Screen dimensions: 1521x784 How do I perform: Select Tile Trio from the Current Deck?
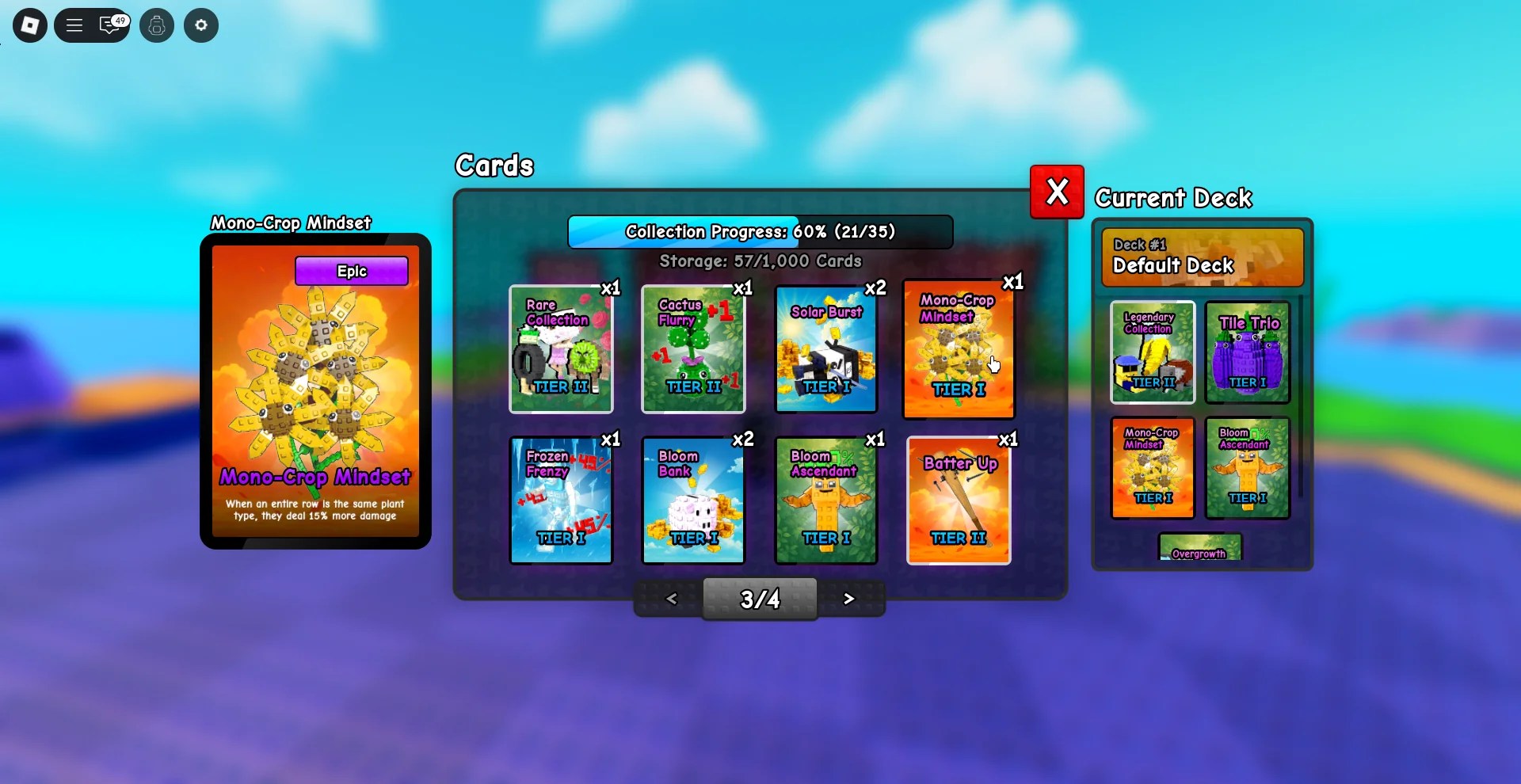1246,352
